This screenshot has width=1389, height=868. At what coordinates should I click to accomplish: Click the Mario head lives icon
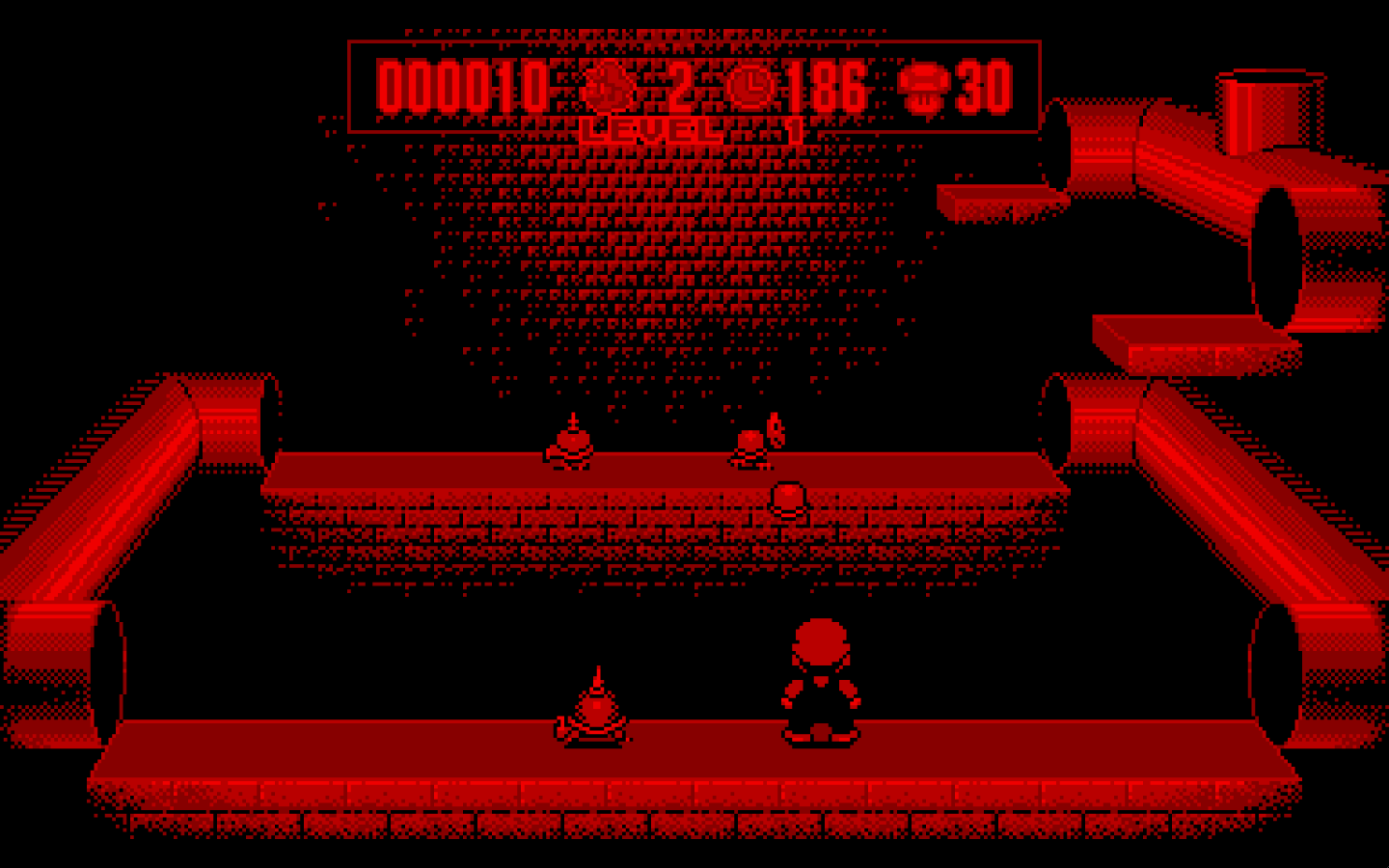(612, 89)
